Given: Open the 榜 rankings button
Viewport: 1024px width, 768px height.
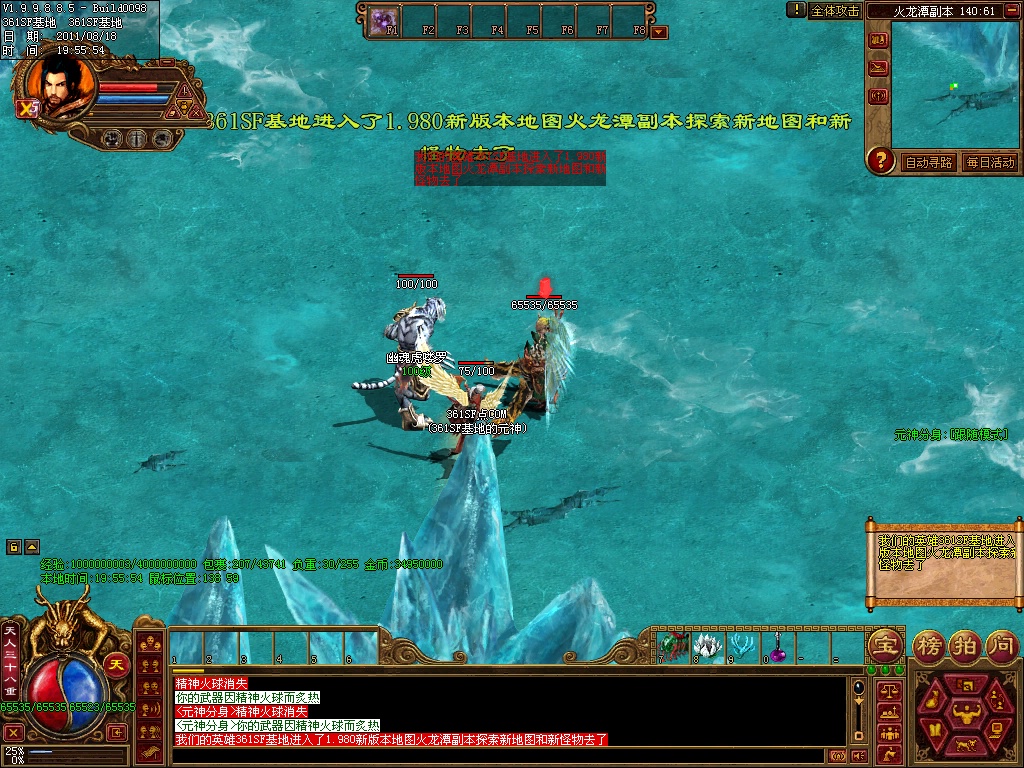Looking at the screenshot, I should point(929,645).
